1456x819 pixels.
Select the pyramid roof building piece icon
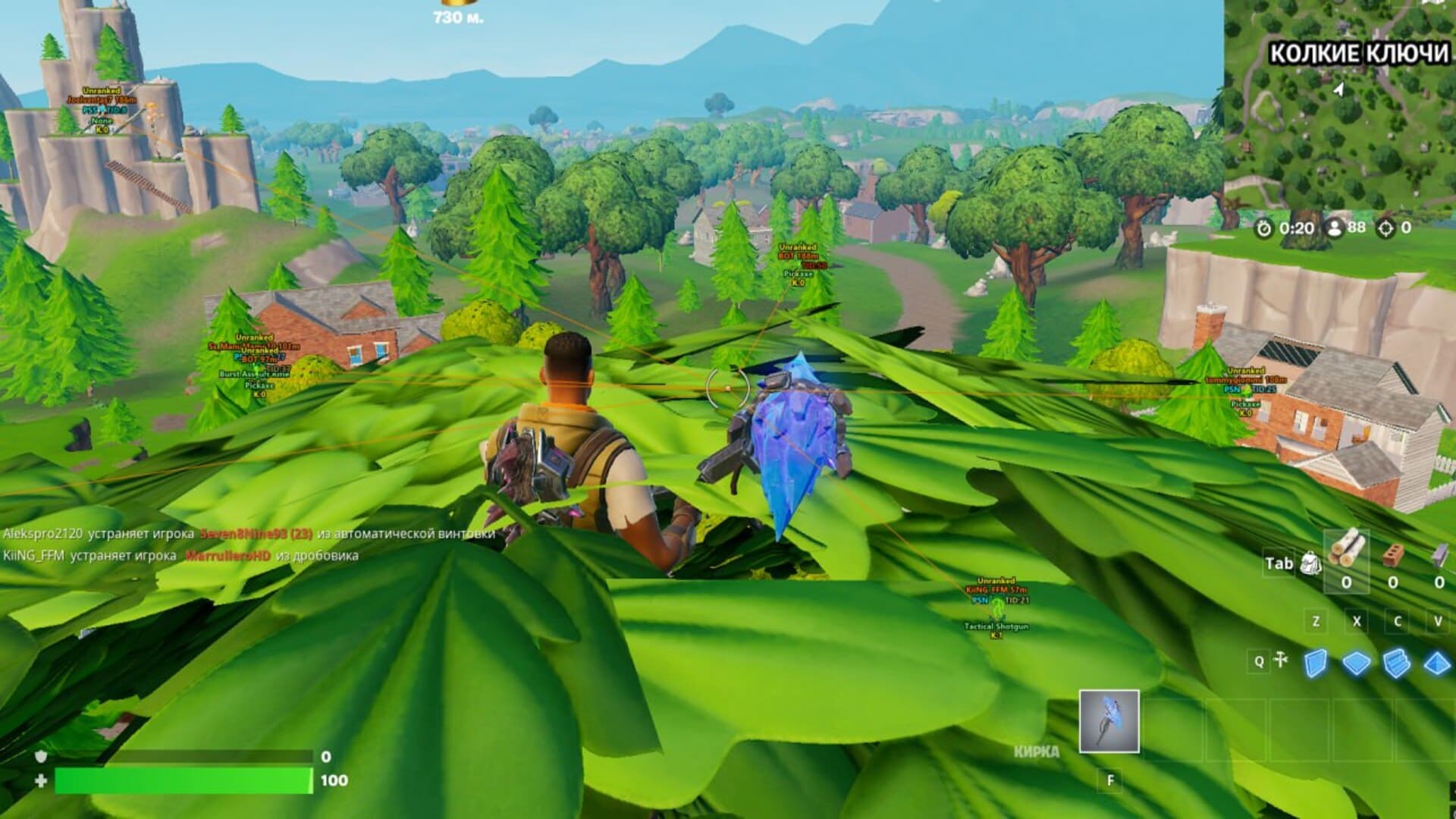coord(1436,664)
